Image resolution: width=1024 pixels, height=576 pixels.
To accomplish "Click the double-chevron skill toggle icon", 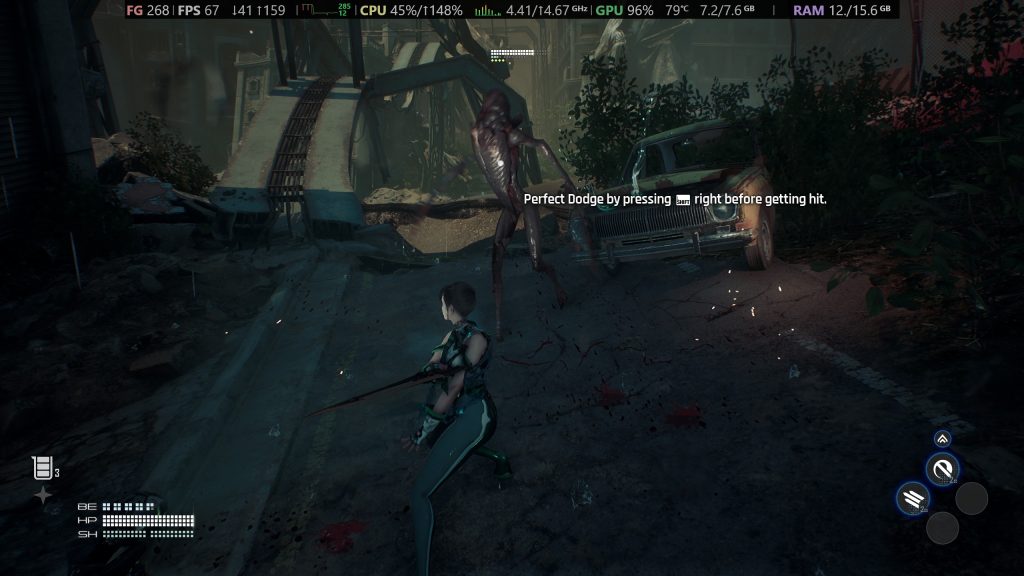I will (x=942, y=438).
